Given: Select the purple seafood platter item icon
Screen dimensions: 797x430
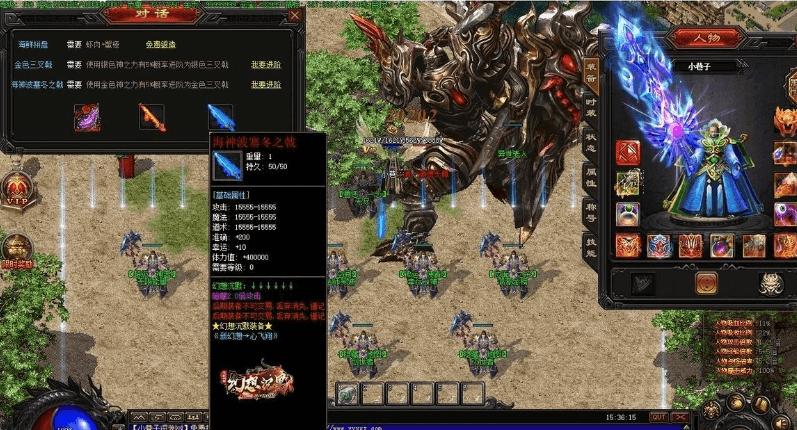Looking at the screenshot, I should point(87,116).
